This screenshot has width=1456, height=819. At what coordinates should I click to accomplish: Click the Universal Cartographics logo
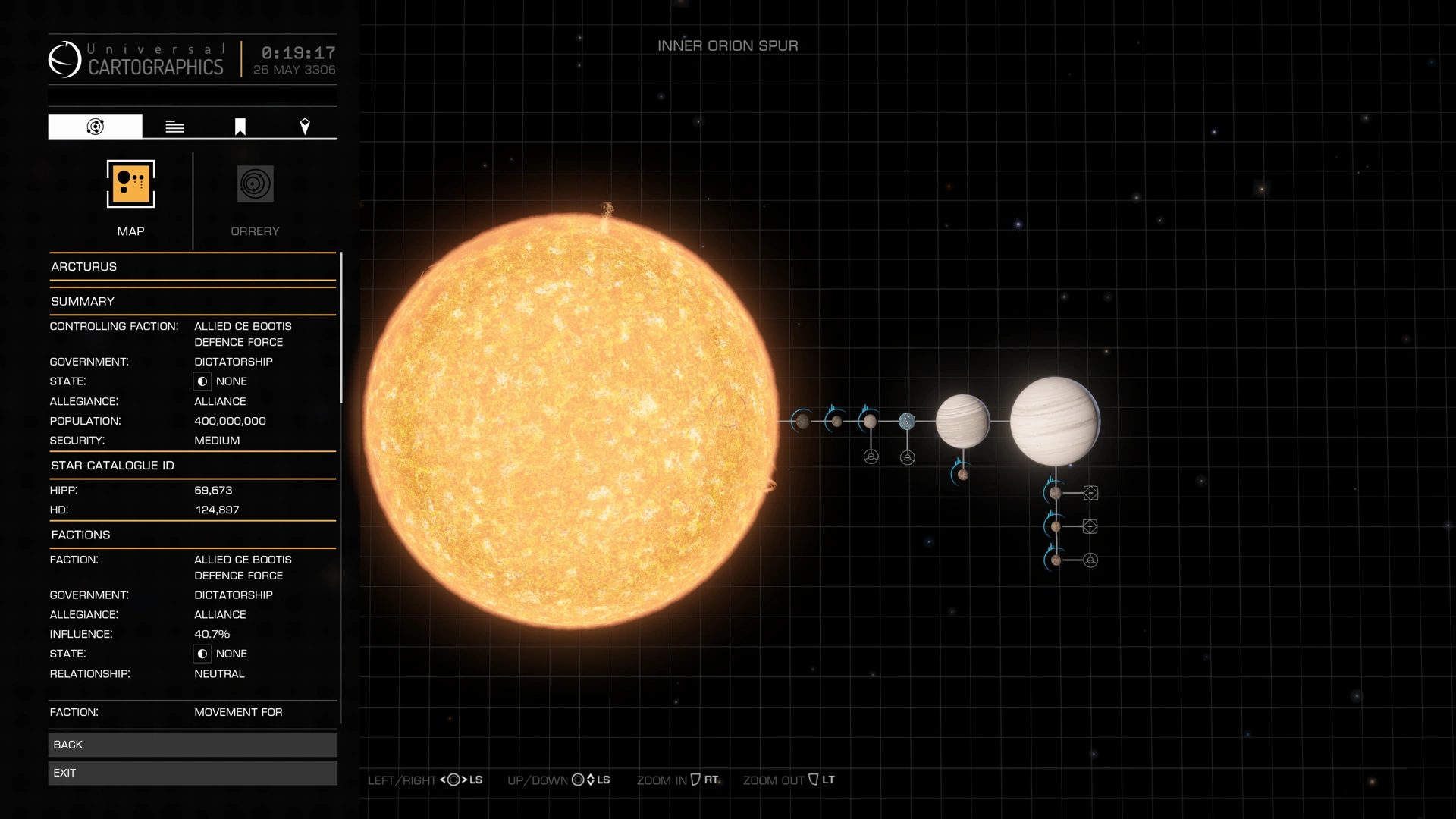[67, 59]
